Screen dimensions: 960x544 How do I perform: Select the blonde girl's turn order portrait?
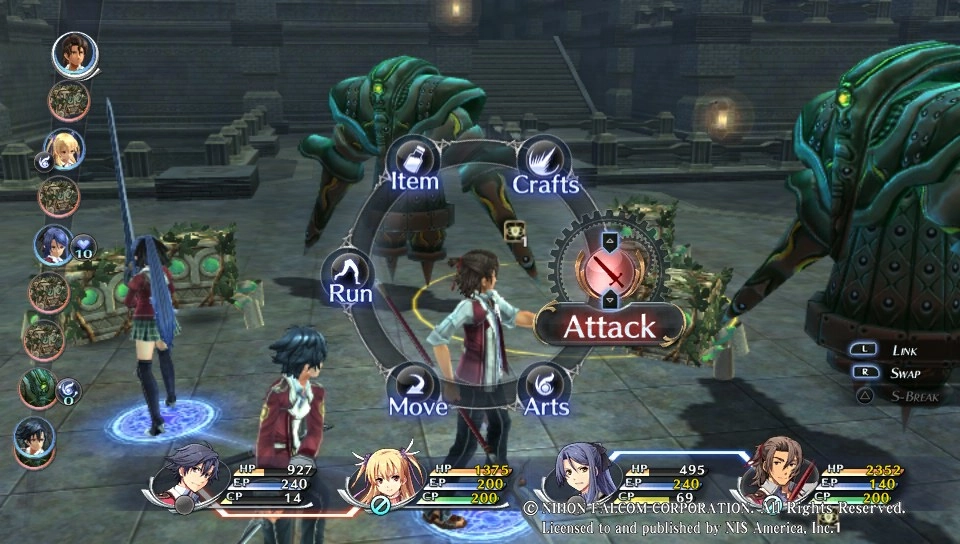[x=64, y=149]
